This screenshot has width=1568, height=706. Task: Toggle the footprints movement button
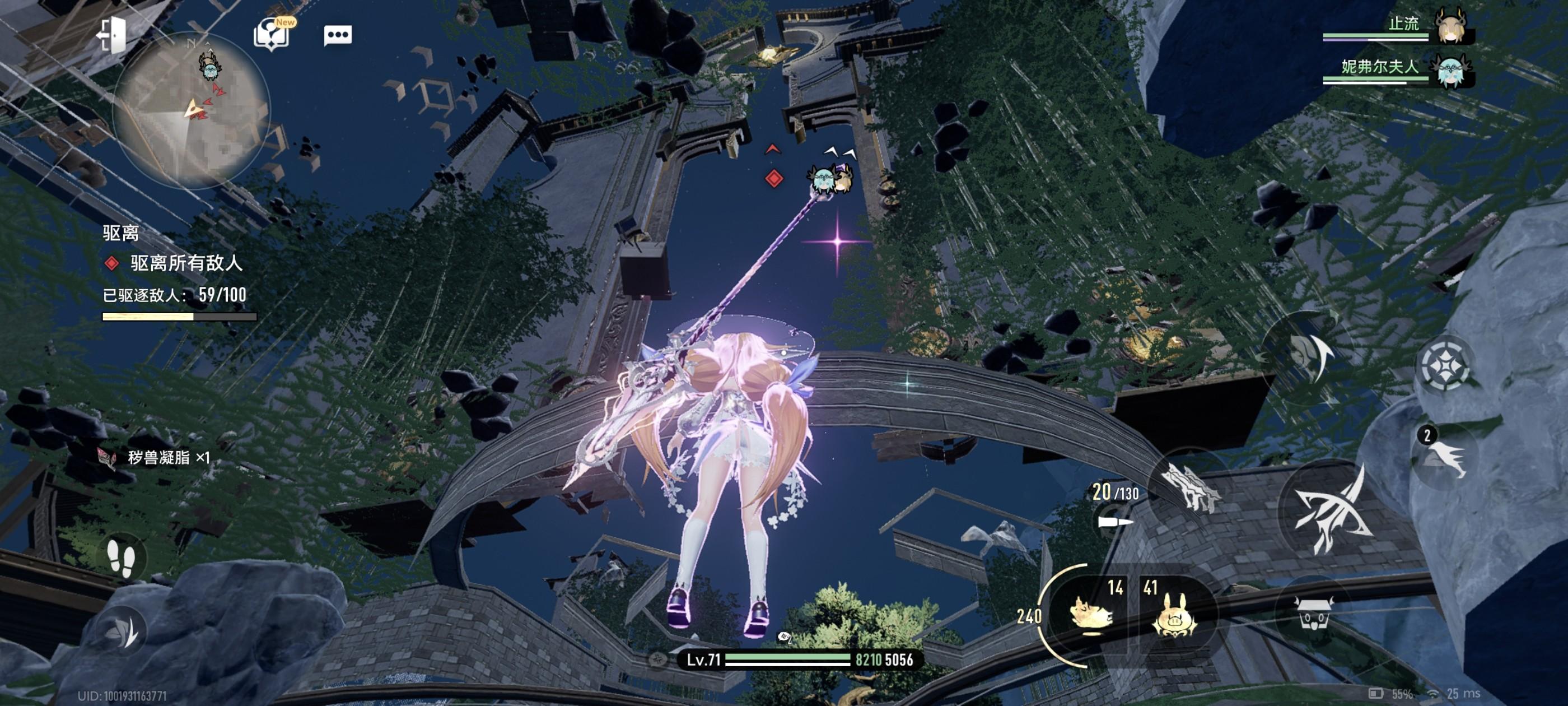click(x=120, y=557)
